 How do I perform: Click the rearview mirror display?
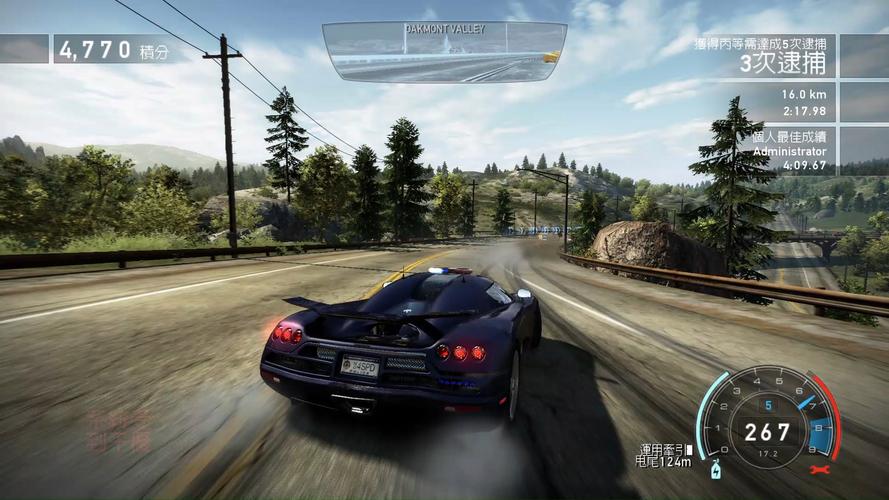pyautogui.click(x=444, y=52)
